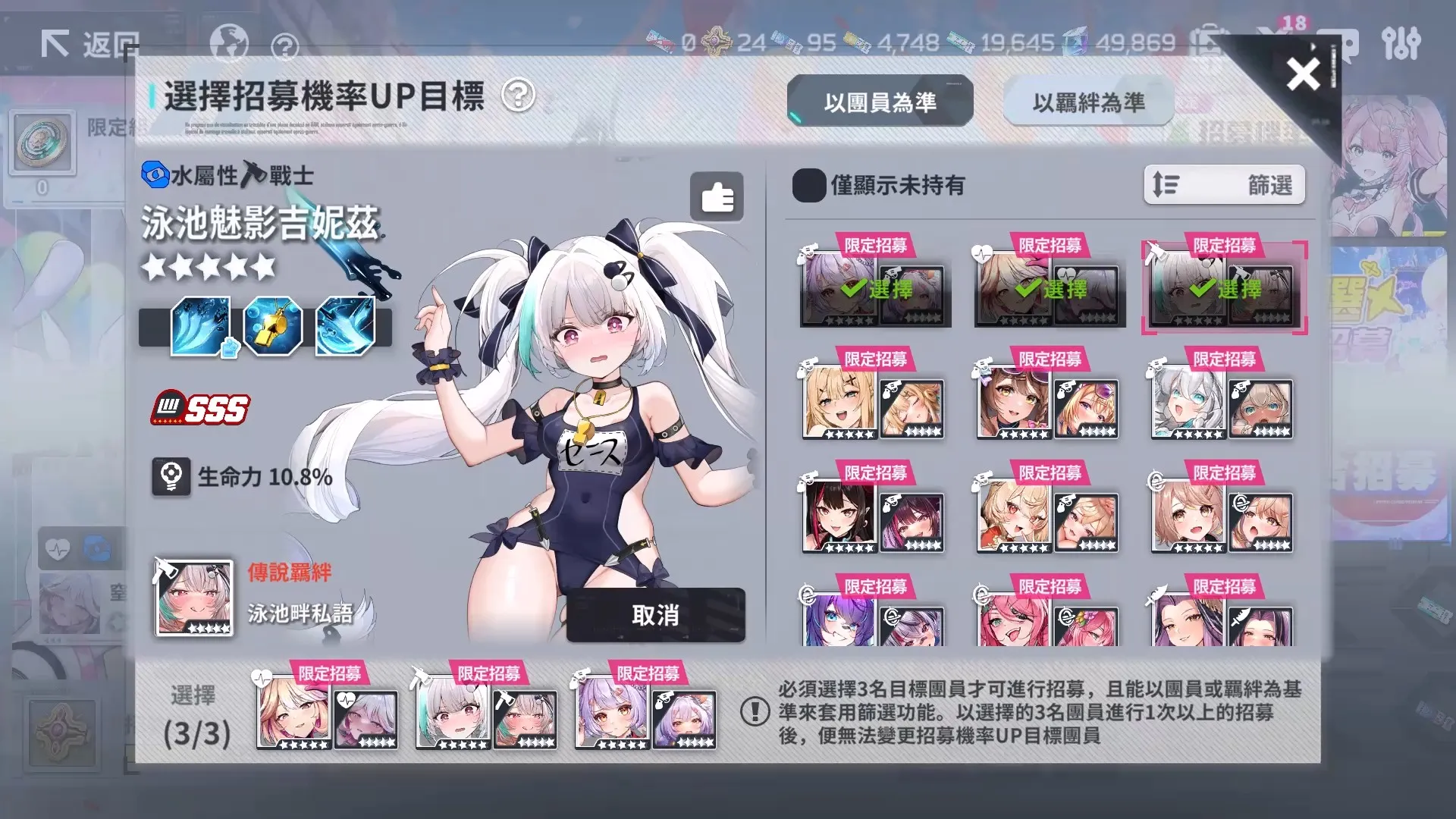Switch to the 以團員為準 tab

pyautogui.click(x=881, y=102)
